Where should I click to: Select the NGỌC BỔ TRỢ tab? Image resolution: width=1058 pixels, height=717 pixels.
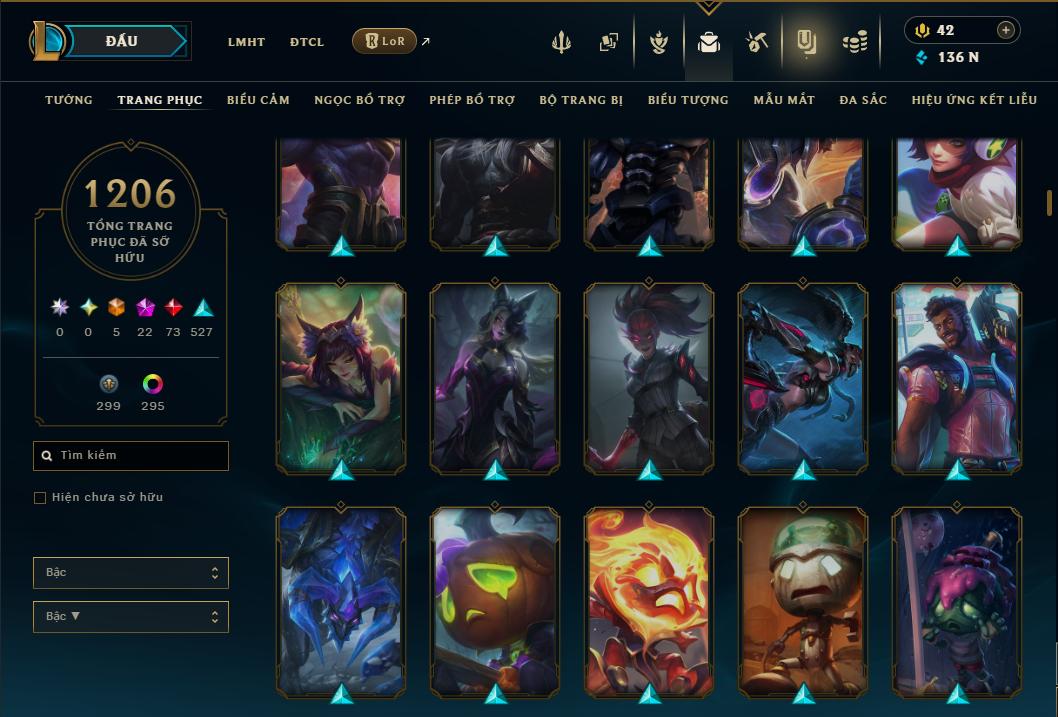[359, 100]
